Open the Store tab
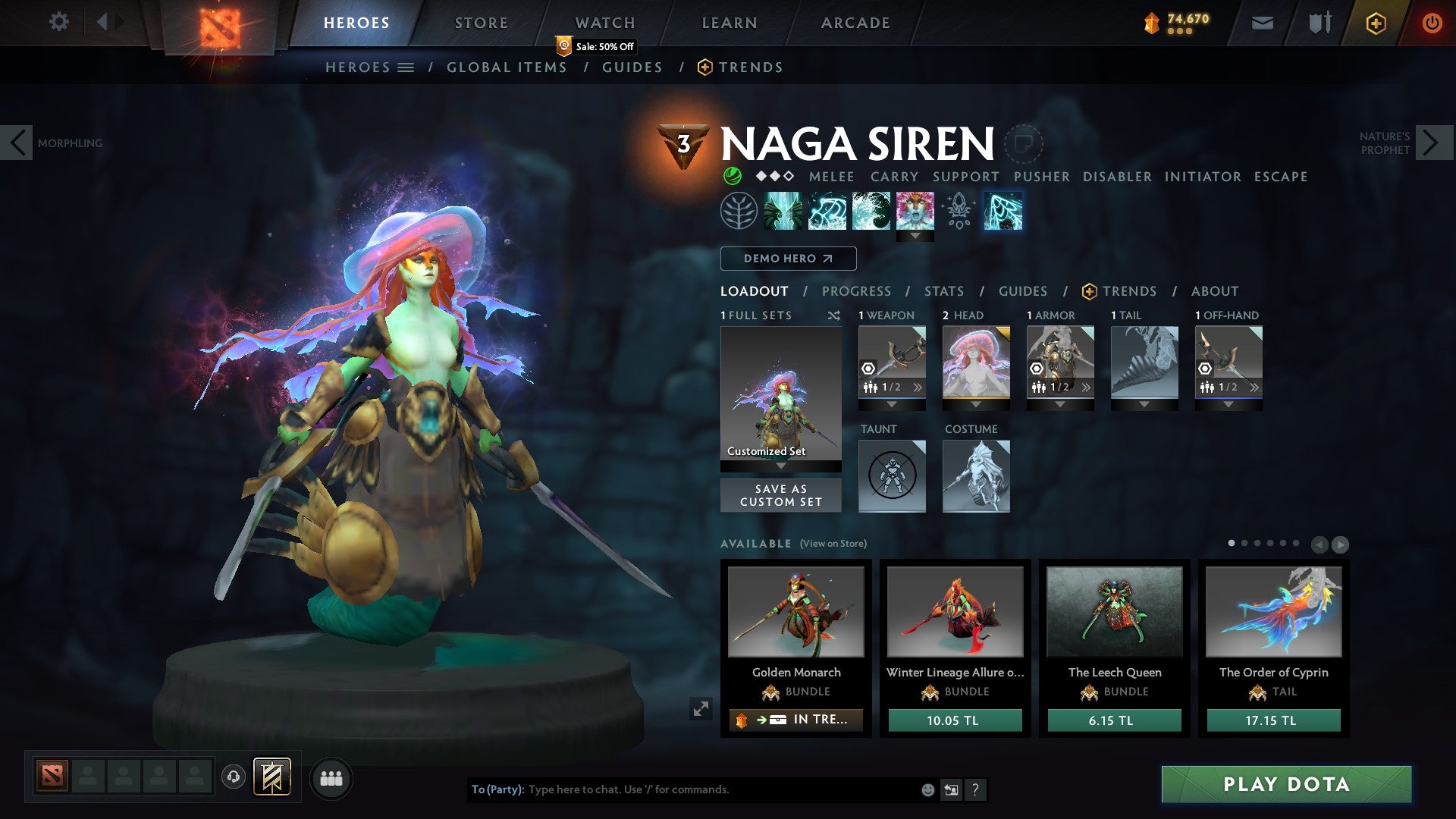Viewport: 1456px width, 819px height. pyautogui.click(x=481, y=23)
